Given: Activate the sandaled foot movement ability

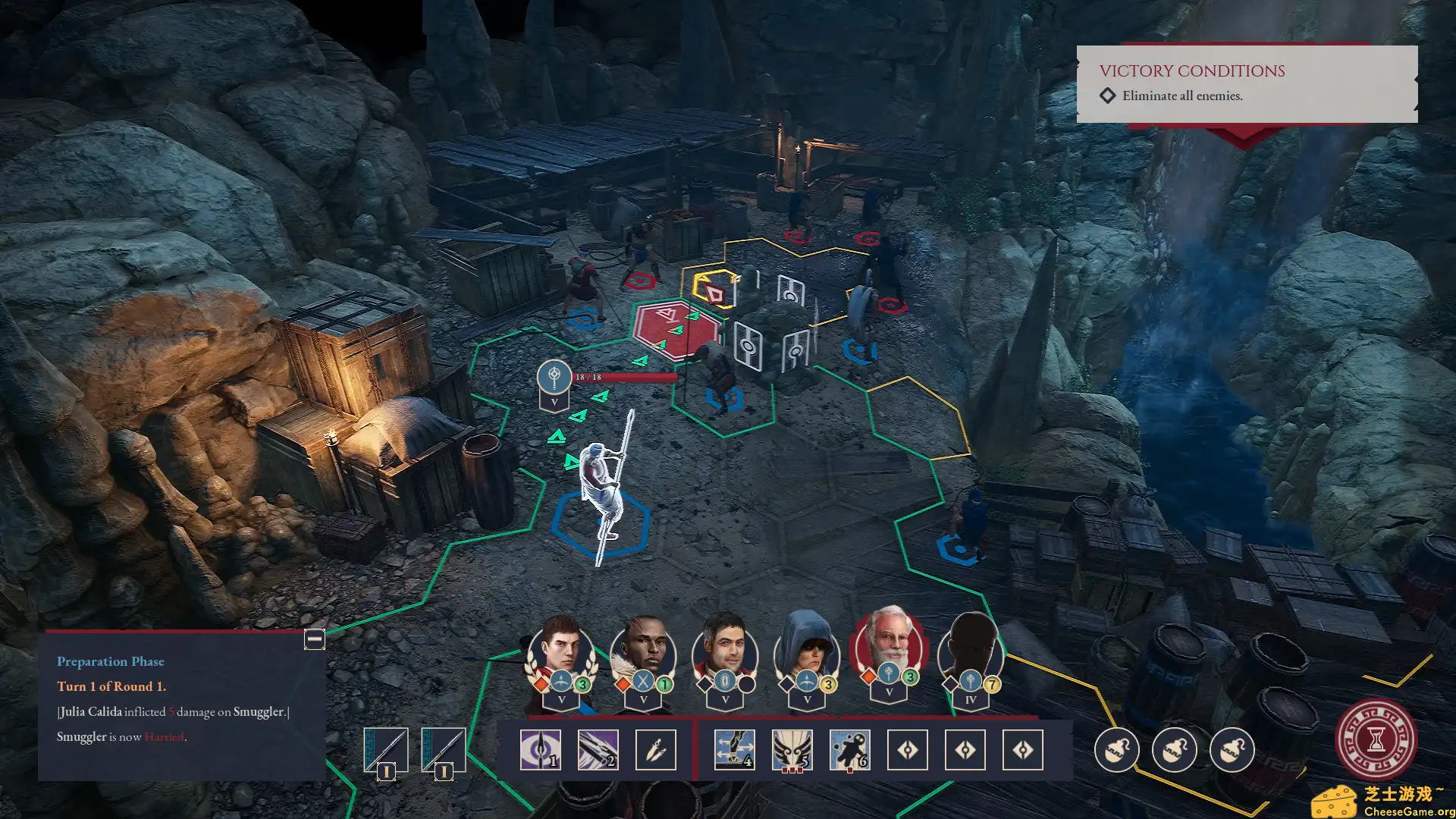Looking at the screenshot, I should (734, 750).
